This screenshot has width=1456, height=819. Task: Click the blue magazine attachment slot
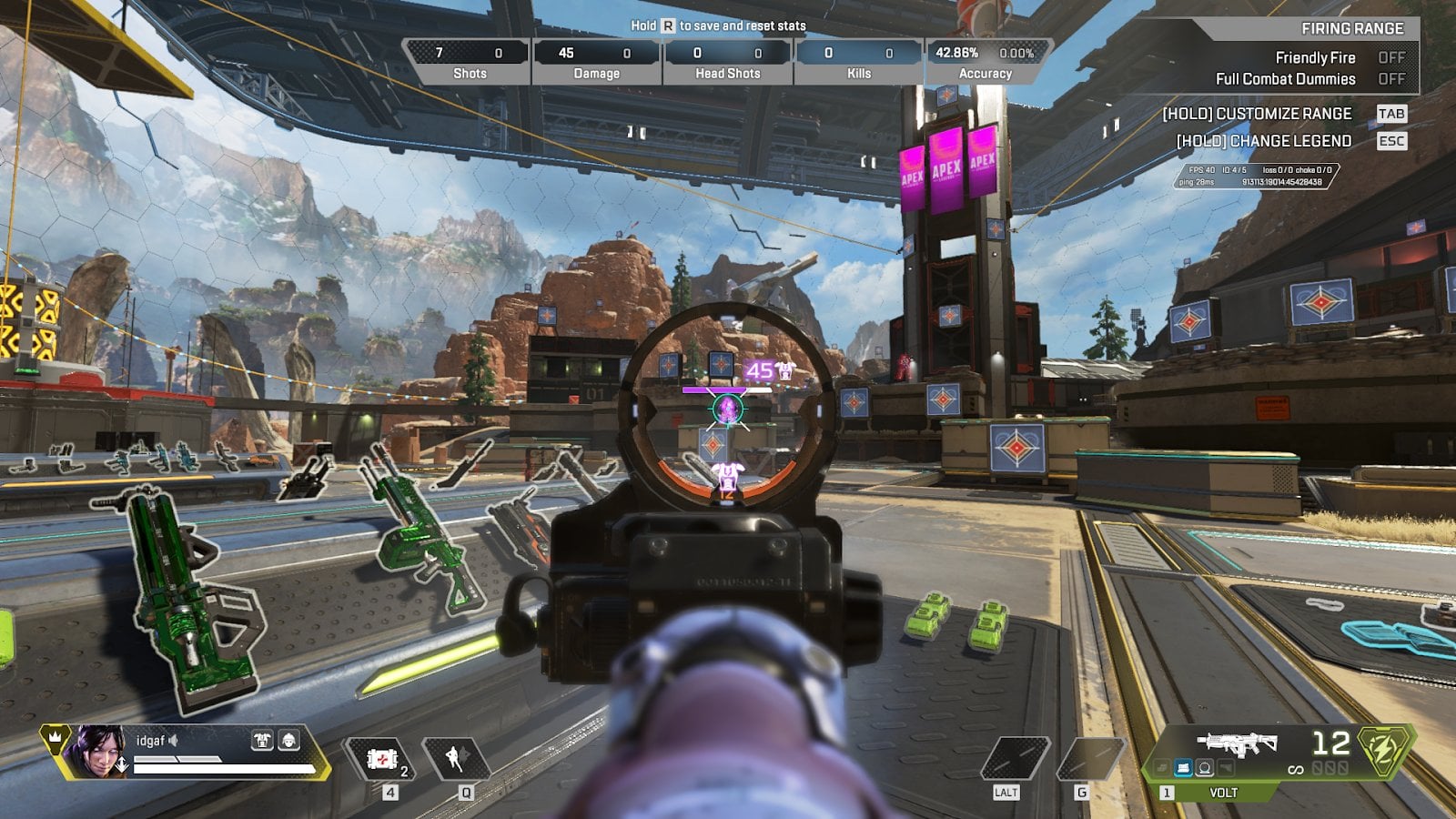click(x=1183, y=769)
